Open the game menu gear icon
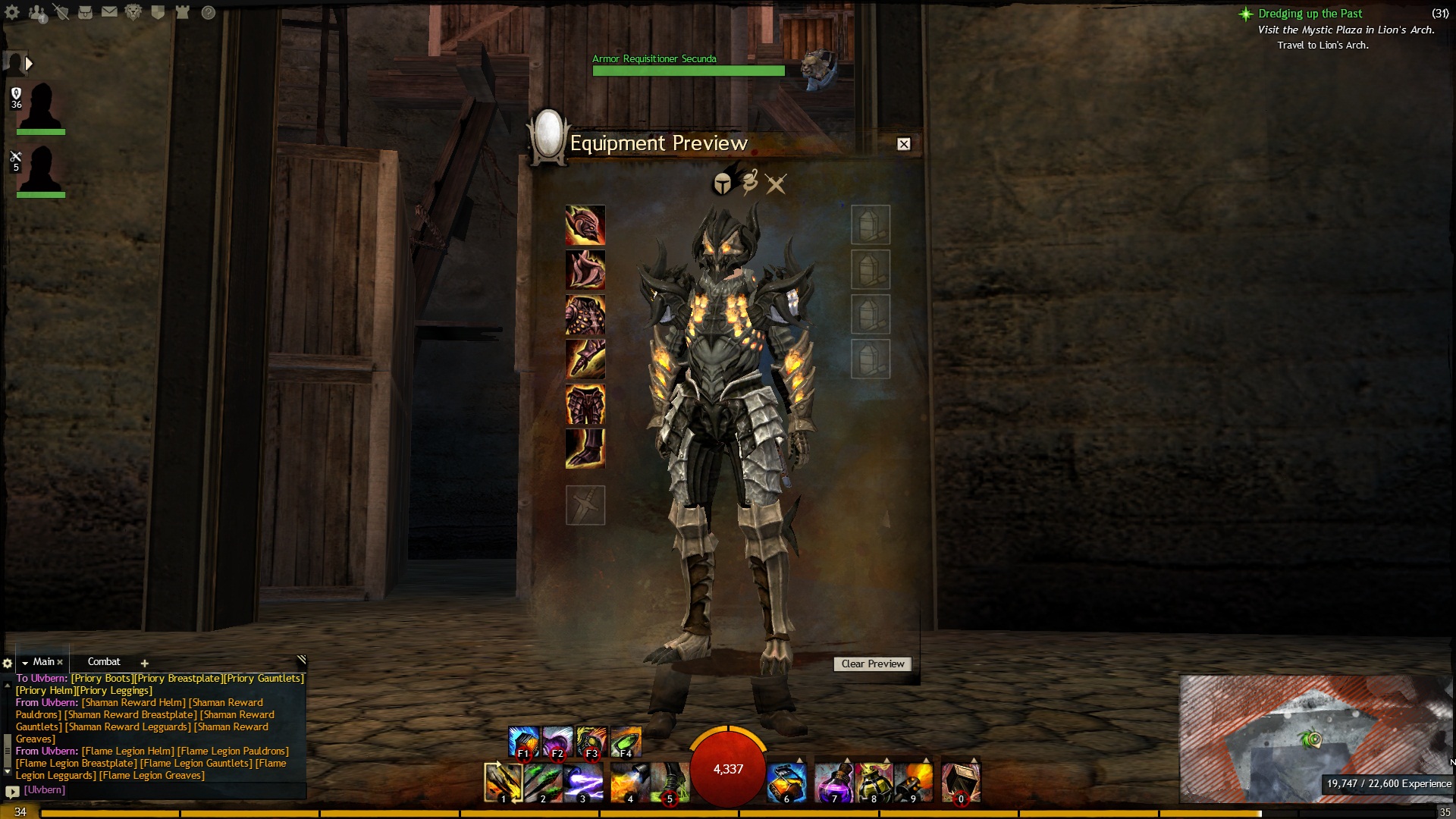The image size is (1456, 819). pyautogui.click(x=12, y=13)
